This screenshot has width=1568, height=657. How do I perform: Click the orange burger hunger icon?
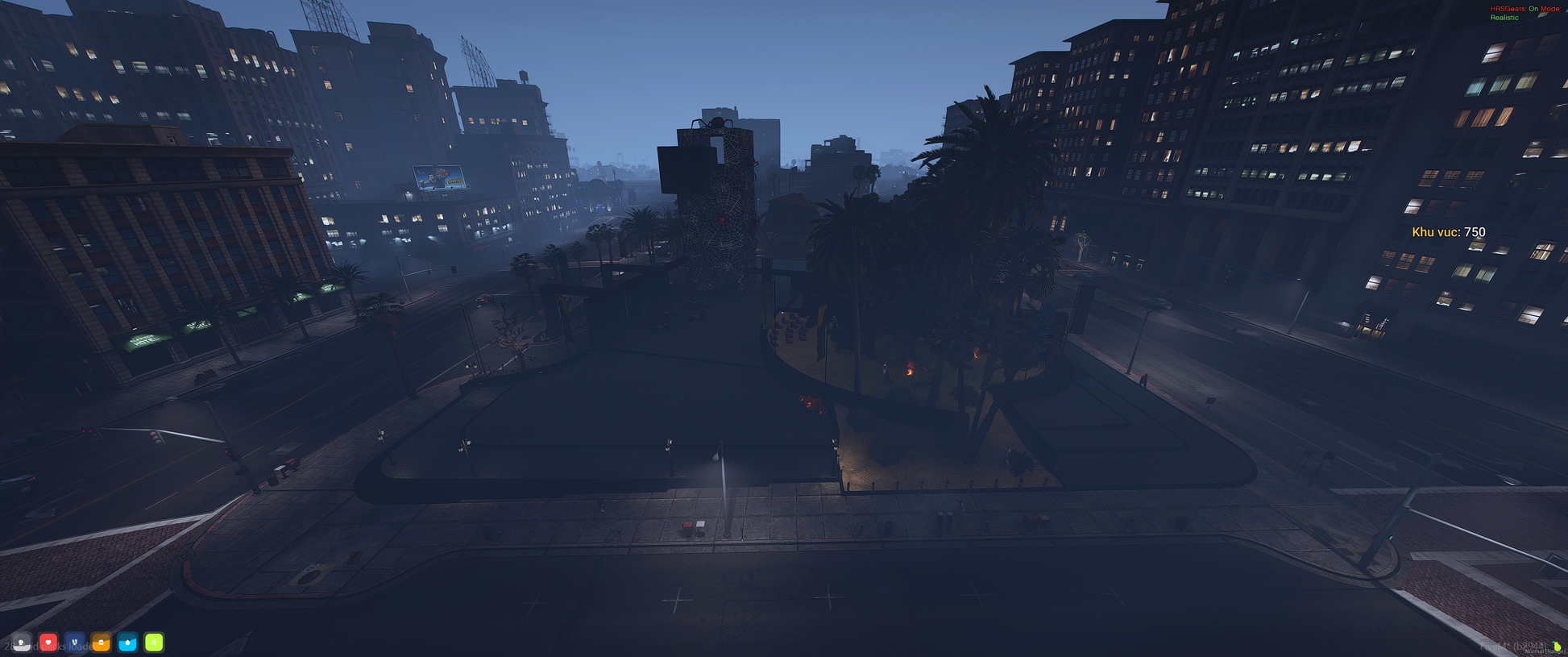tap(102, 642)
